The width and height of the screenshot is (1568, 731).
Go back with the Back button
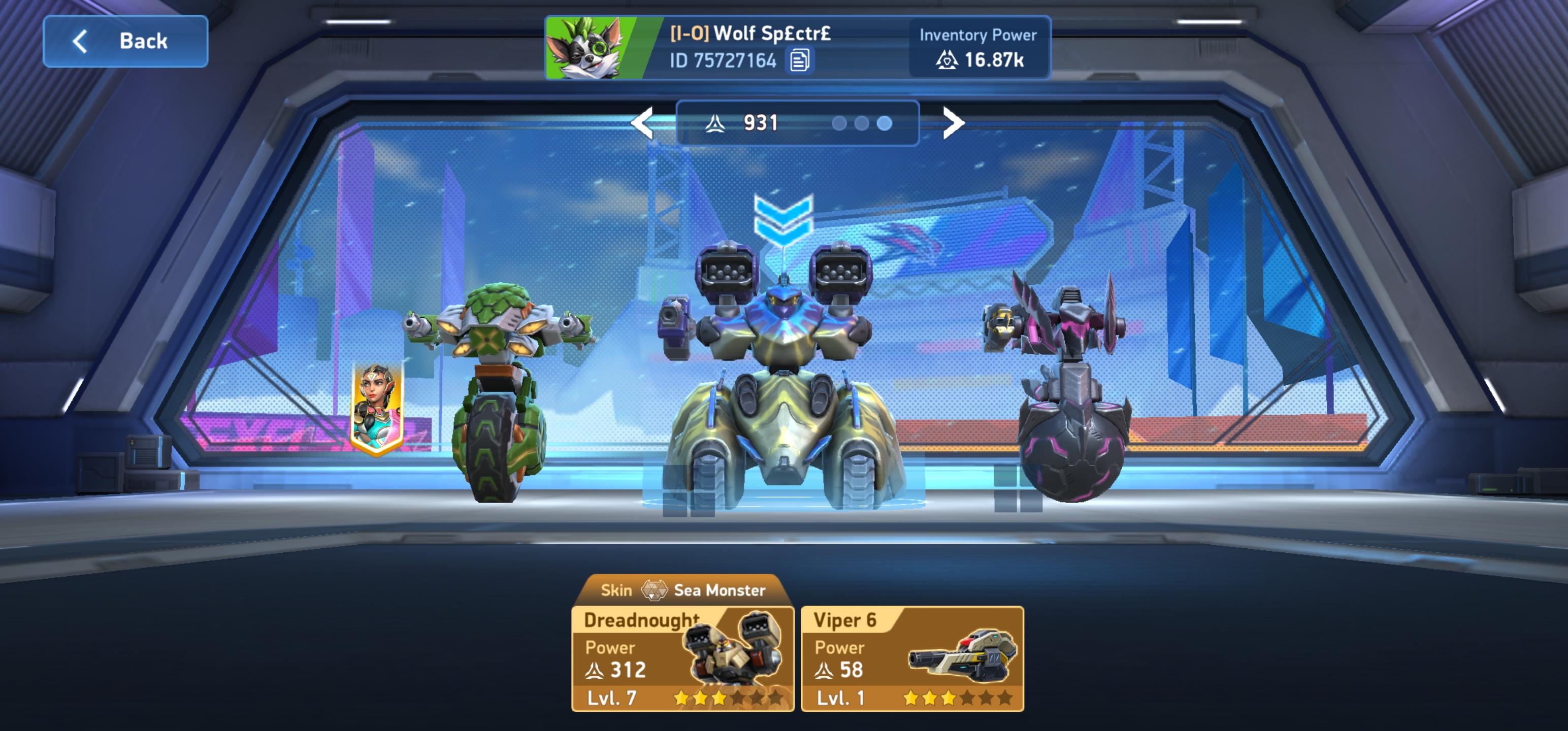tap(125, 42)
